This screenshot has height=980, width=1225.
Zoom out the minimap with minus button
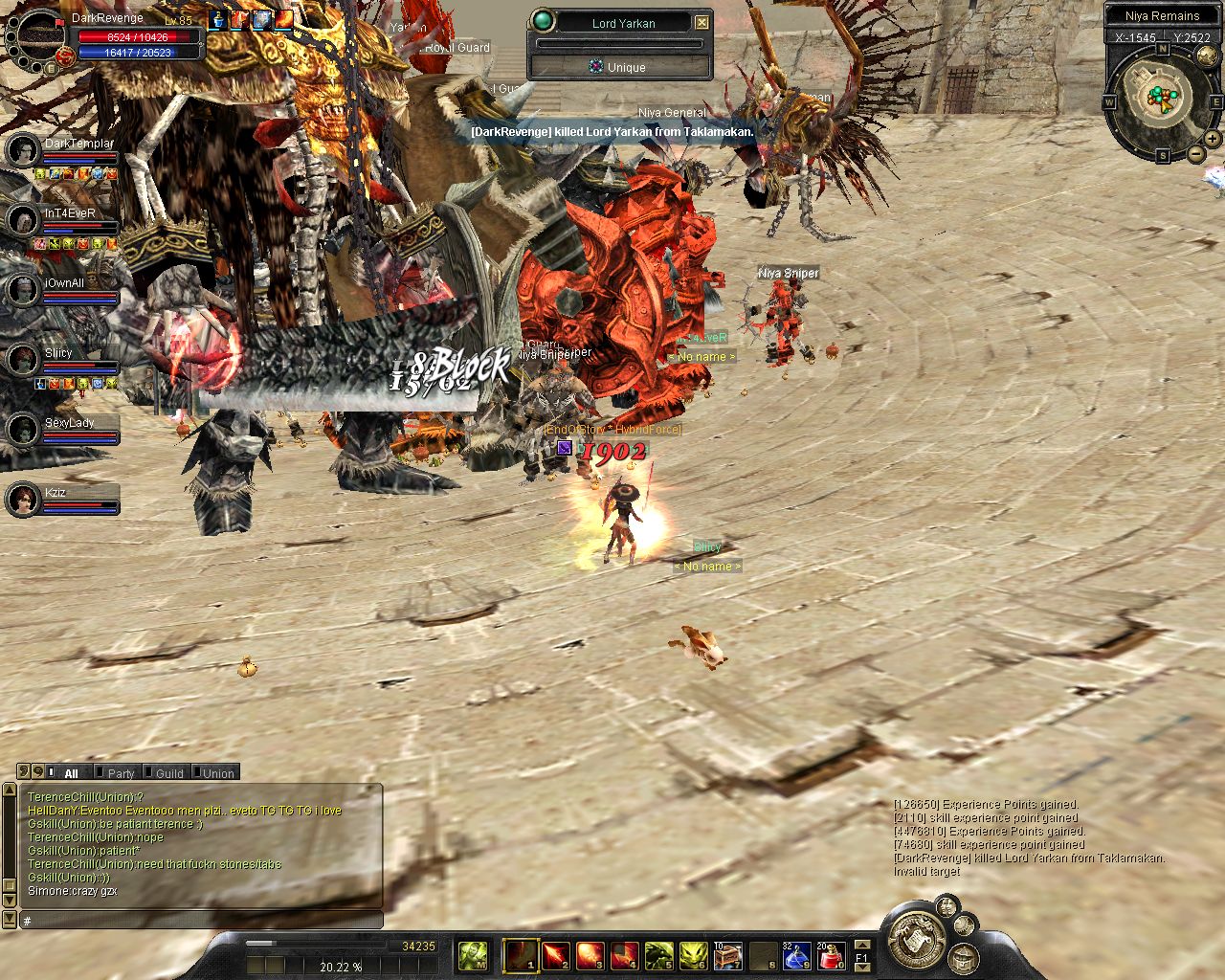click(x=1196, y=153)
